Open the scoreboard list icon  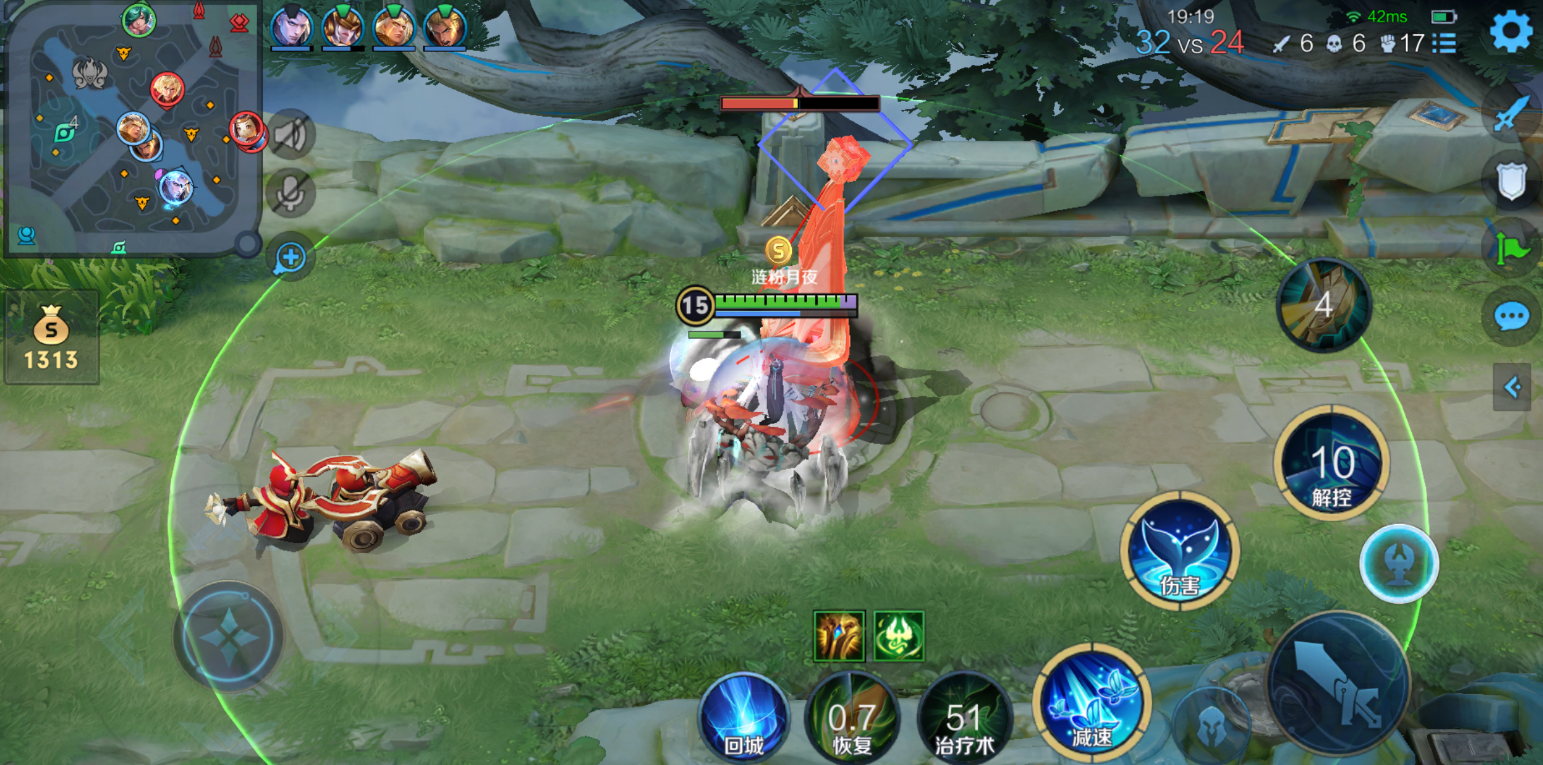point(1444,43)
